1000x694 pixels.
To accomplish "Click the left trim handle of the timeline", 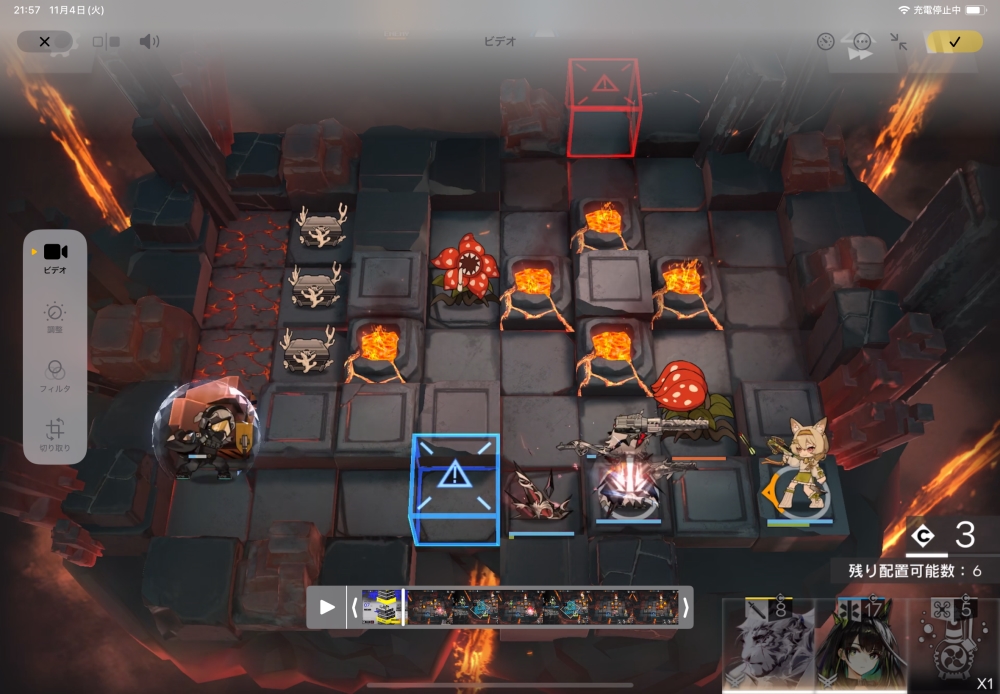I will [x=354, y=607].
